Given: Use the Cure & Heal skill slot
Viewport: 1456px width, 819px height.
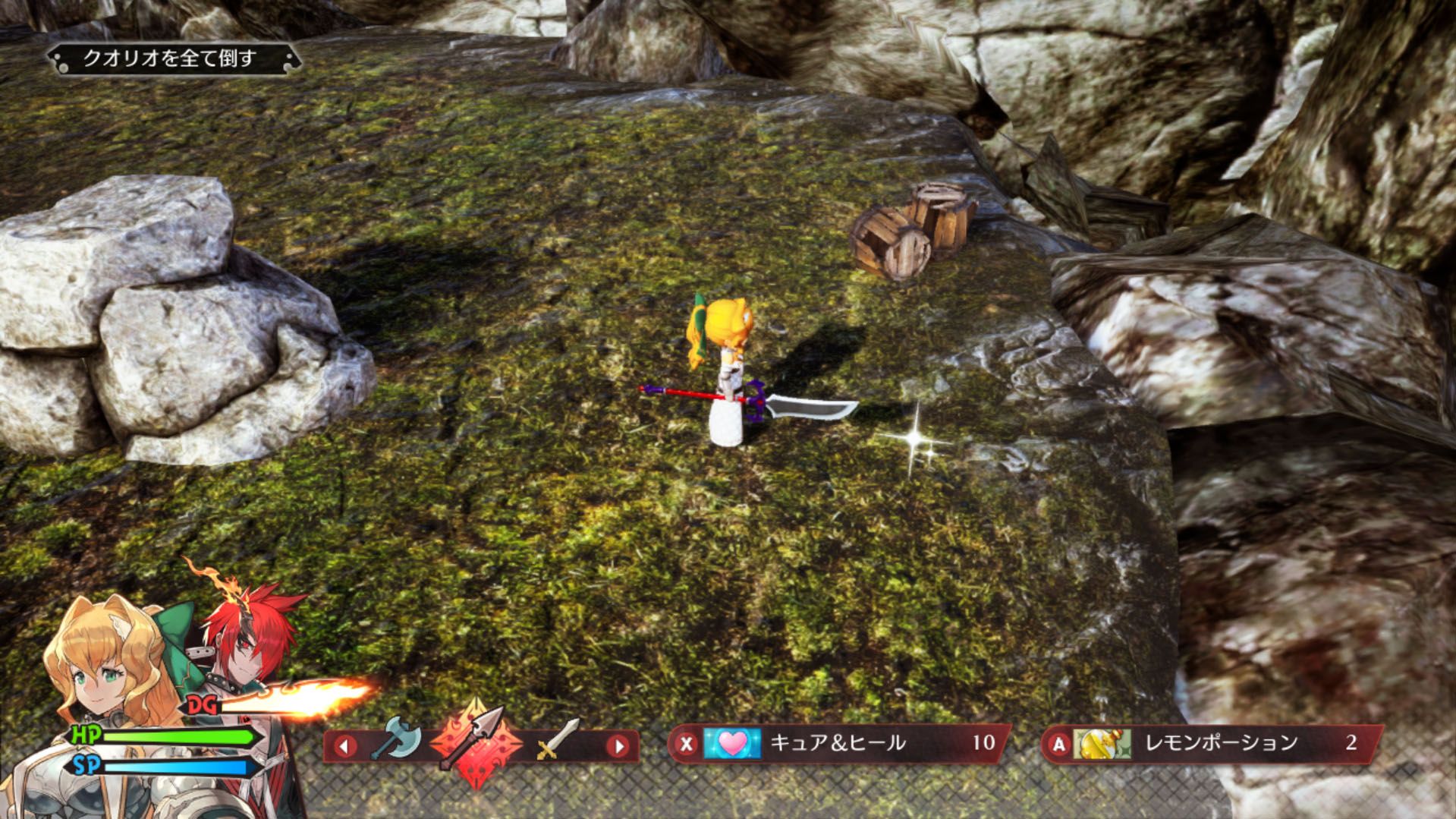Looking at the screenshot, I should tap(838, 743).
